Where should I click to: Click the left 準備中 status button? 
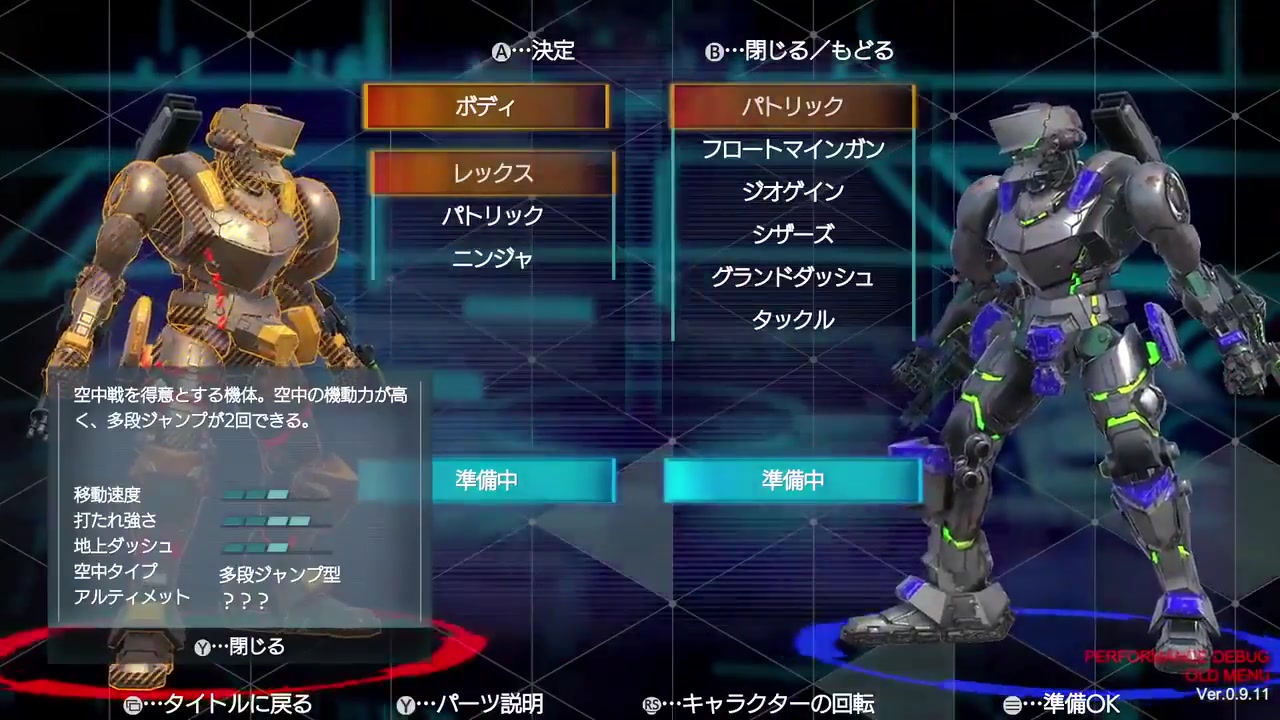tap(524, 480)
